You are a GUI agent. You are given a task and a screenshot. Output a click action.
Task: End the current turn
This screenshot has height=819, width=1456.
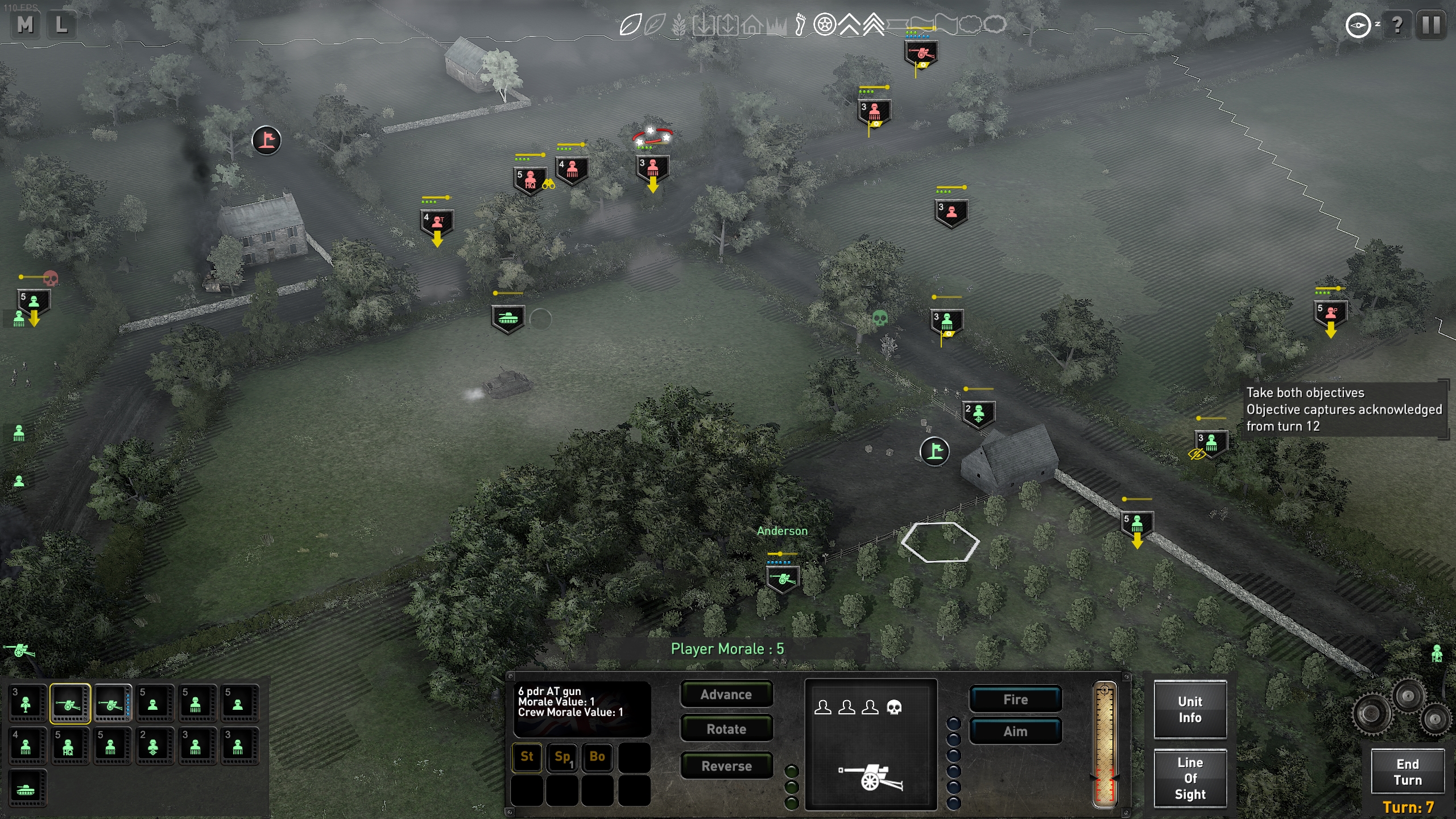(x=1407, y=772)
